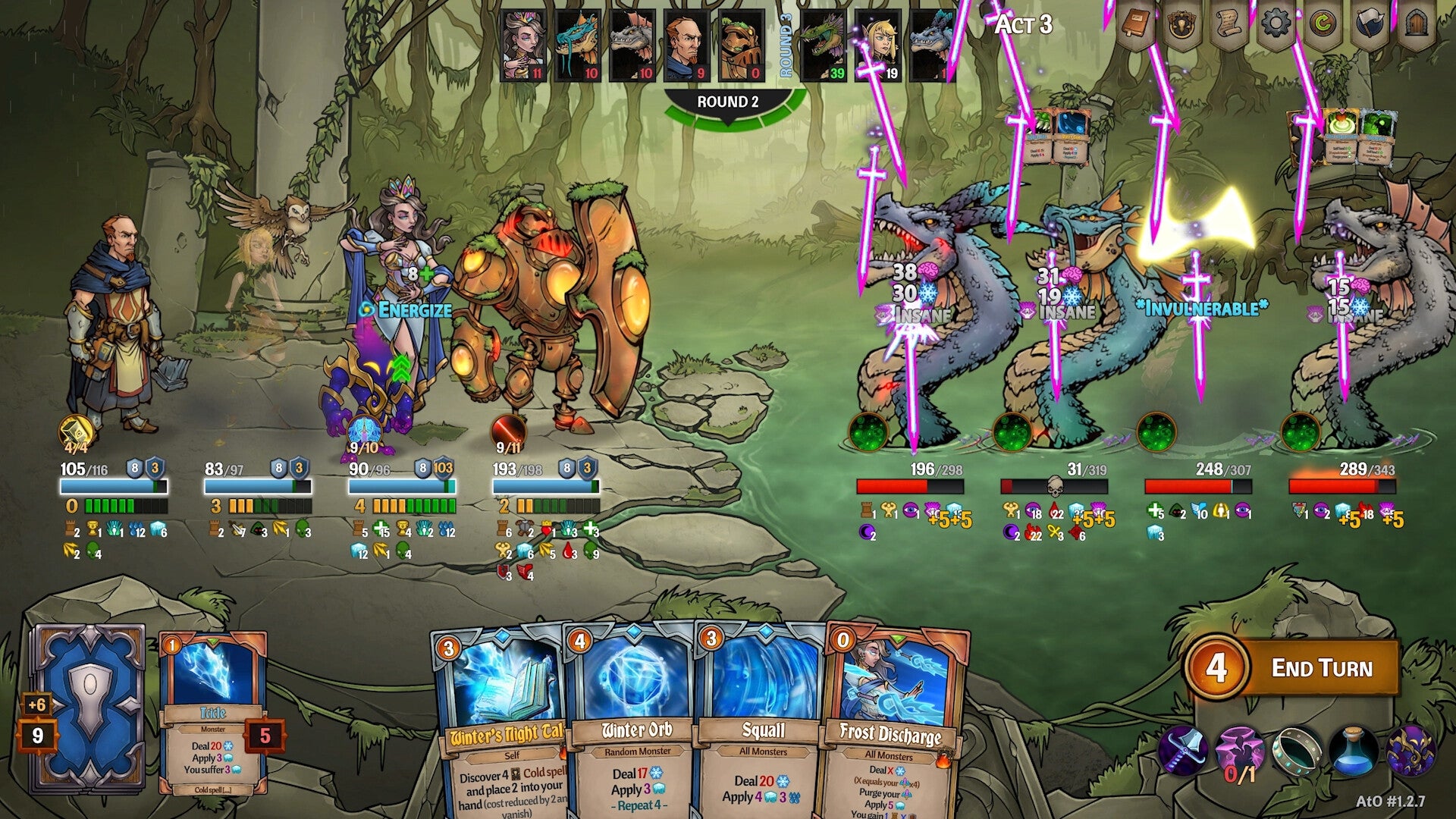Open the quest scroll banner icon
Image resolution: width=1456 pixels, height=819 pixels.
(1228, 24)
